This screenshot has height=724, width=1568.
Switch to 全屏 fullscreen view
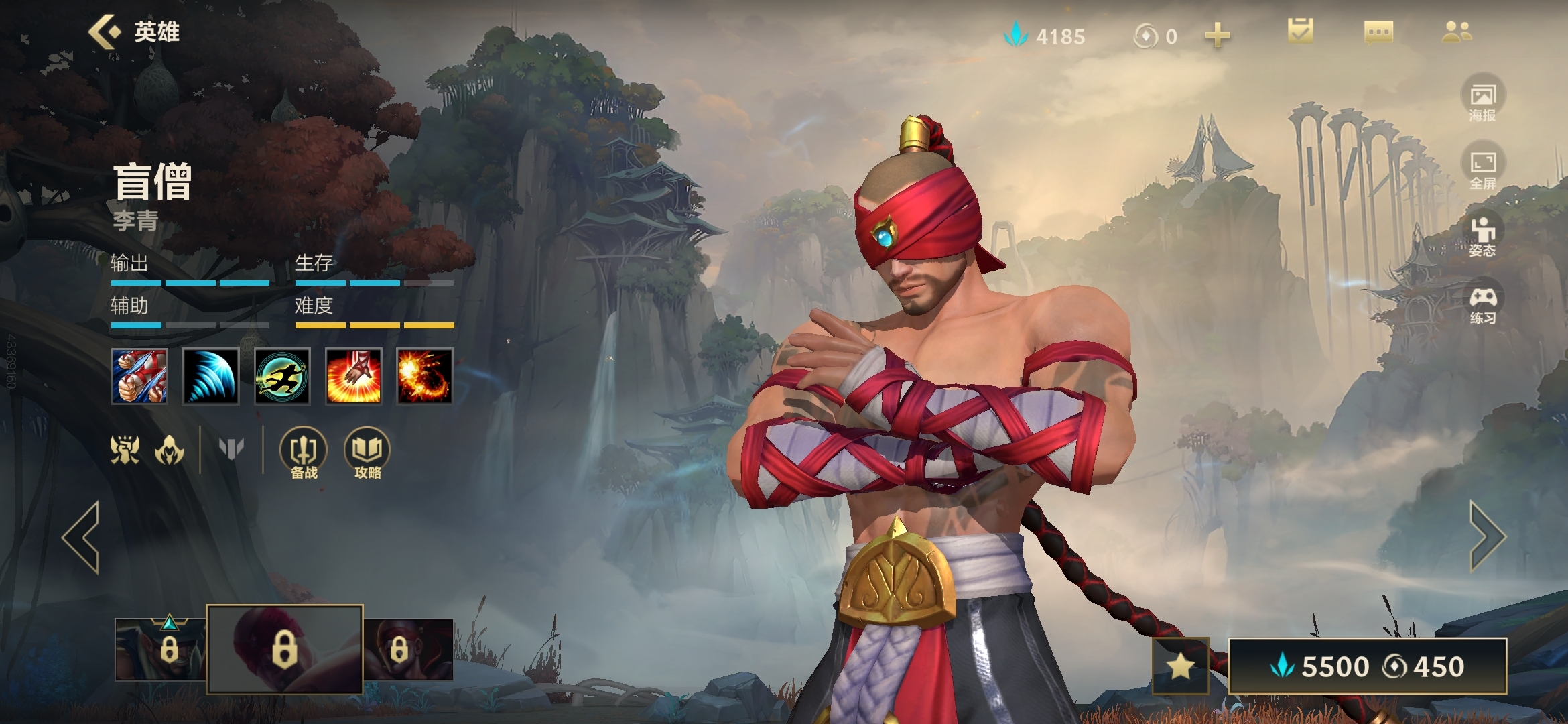1482,168
